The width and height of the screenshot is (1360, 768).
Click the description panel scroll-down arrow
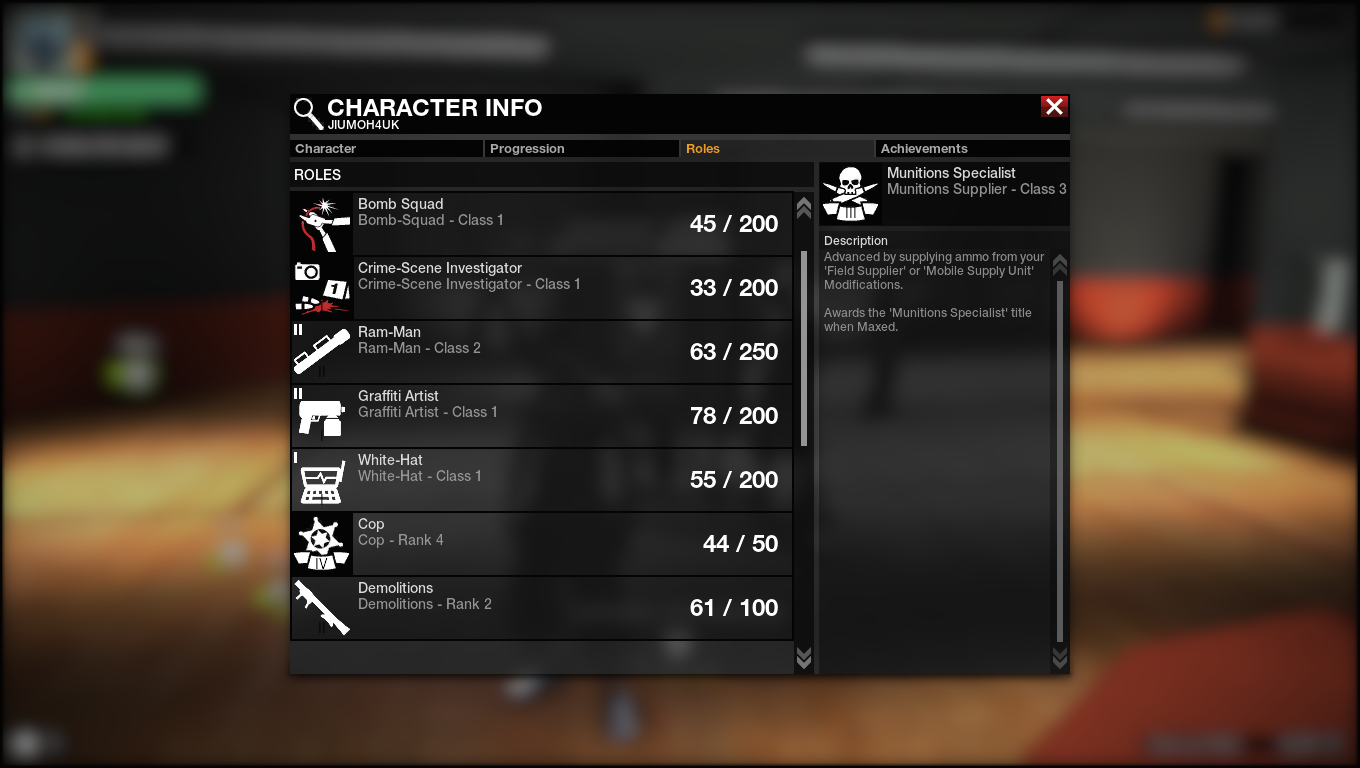click(x=1060, y=657)
